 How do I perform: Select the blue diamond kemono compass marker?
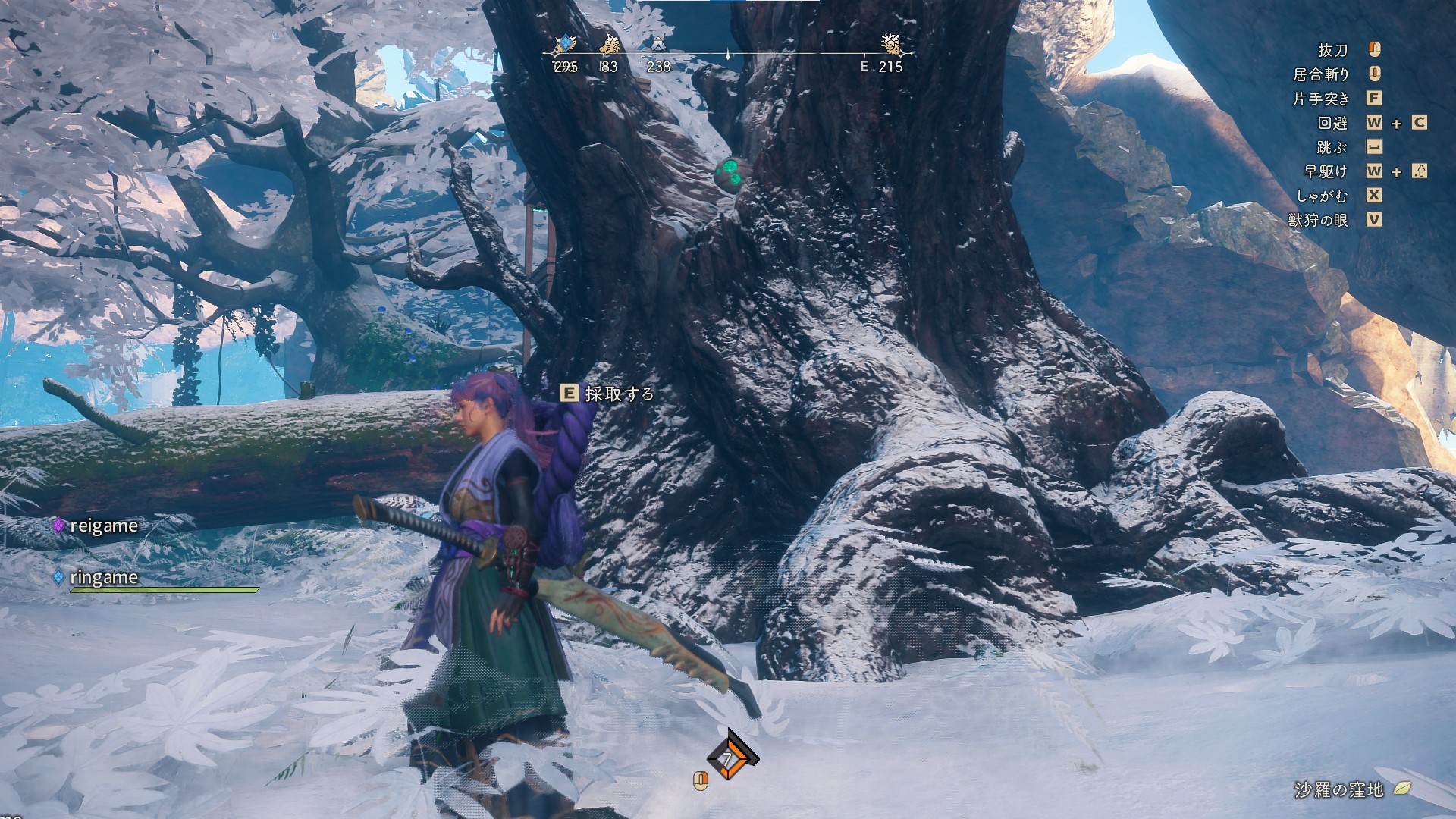pyautogui.click(x=565, y=45)
